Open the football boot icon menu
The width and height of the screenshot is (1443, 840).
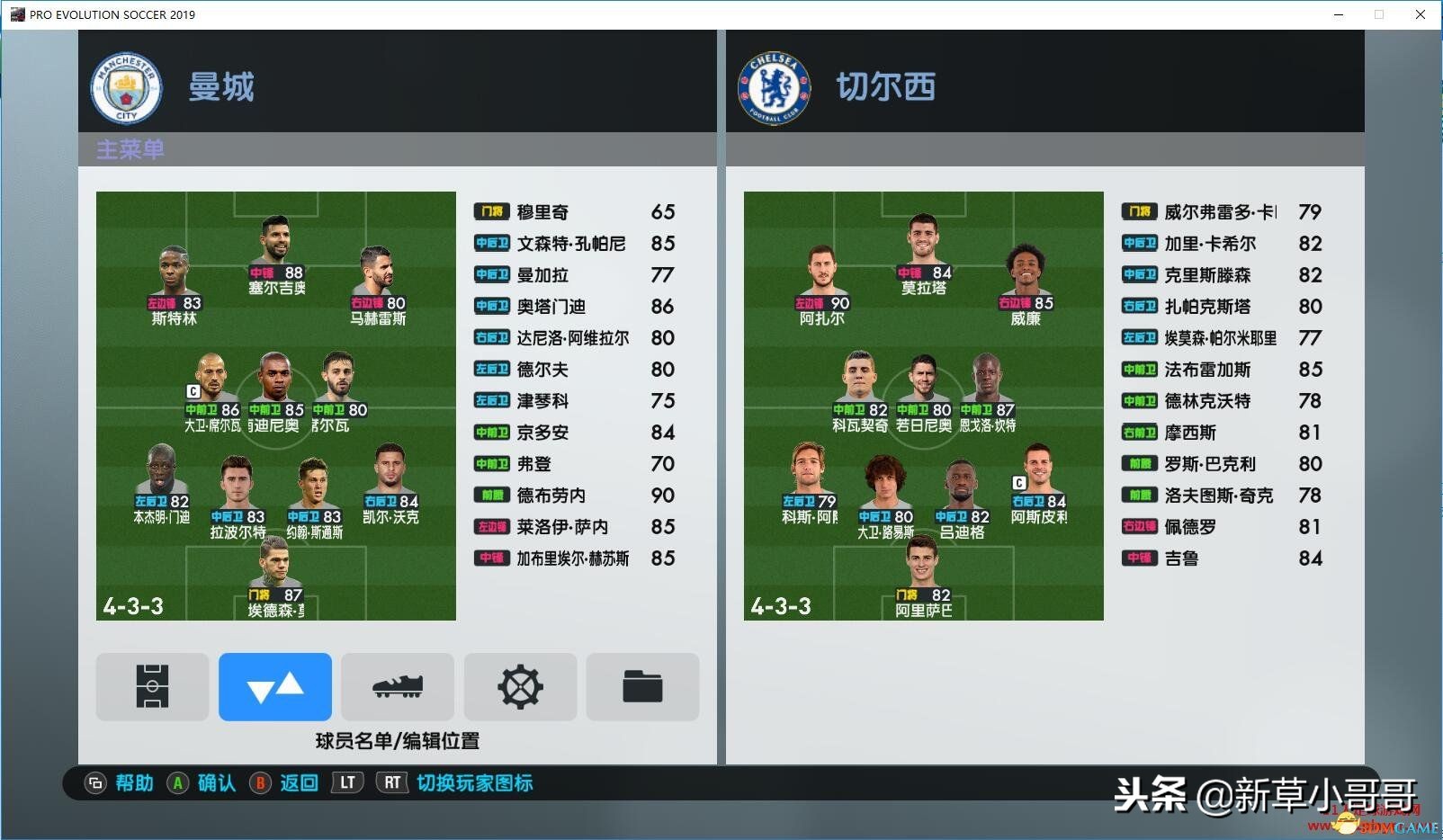click(x=397, y=687)
